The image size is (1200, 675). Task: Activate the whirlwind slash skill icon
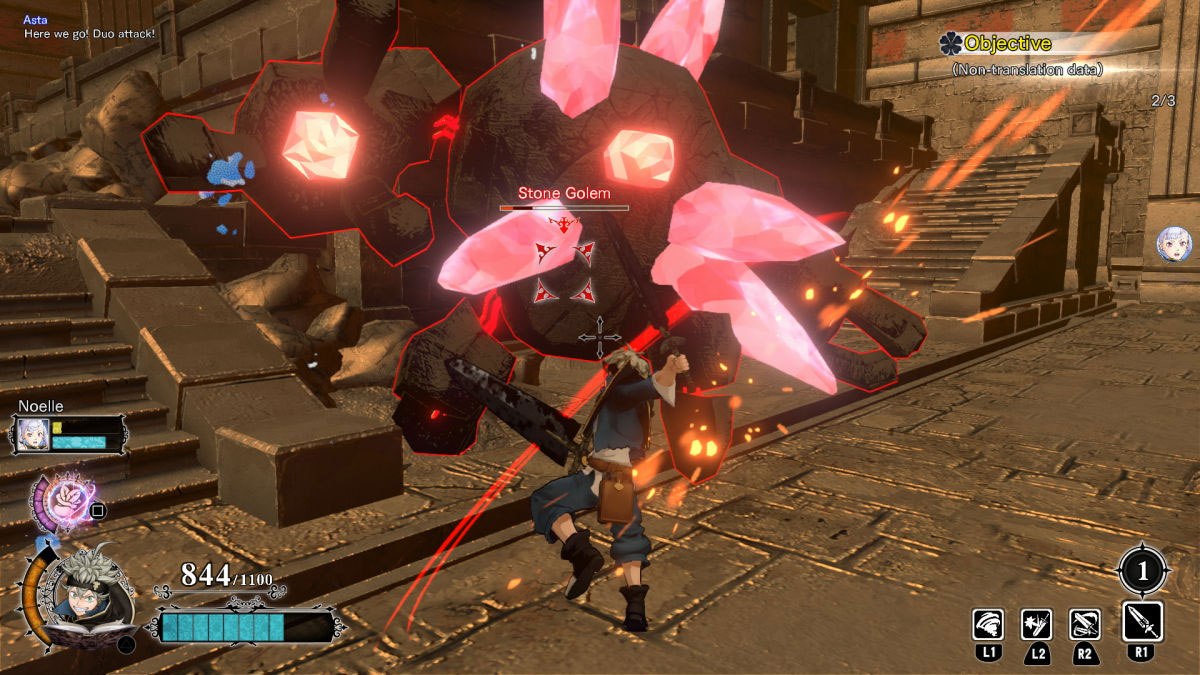pos(988,624)
